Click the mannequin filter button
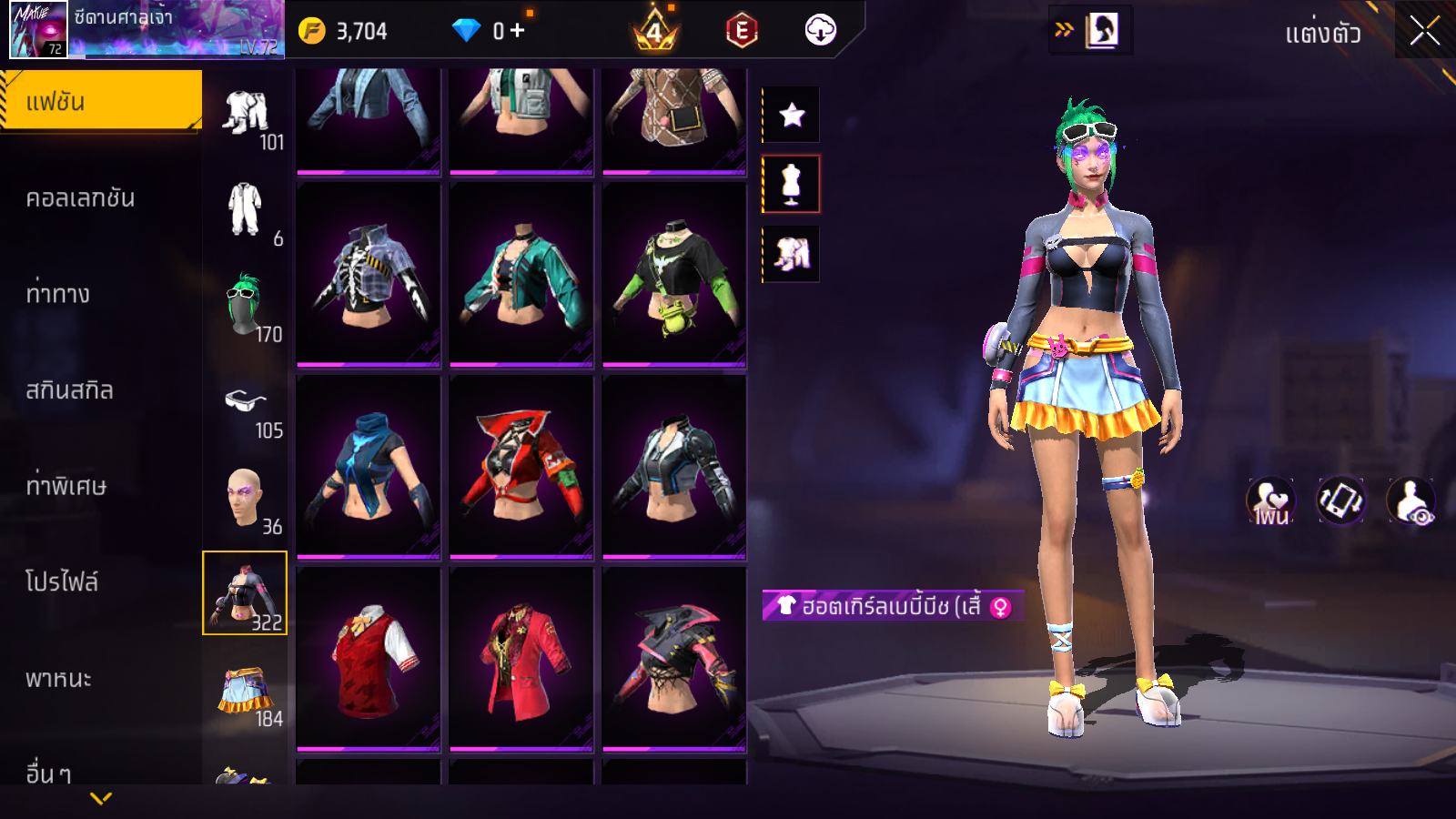This screenshot has width=1456, height=819. click(x=791, y=184)
